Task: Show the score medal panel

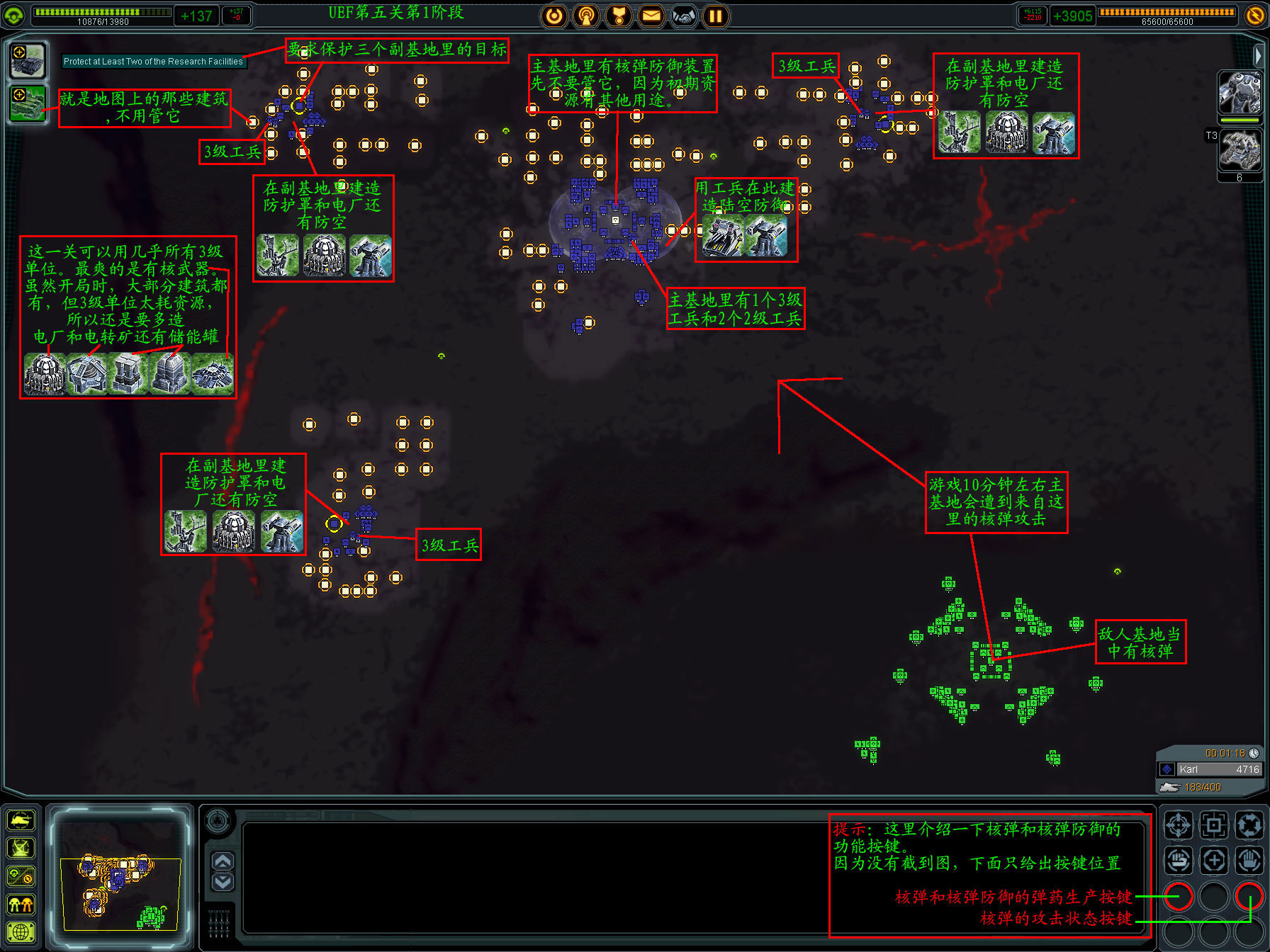Action: (619, 16)
